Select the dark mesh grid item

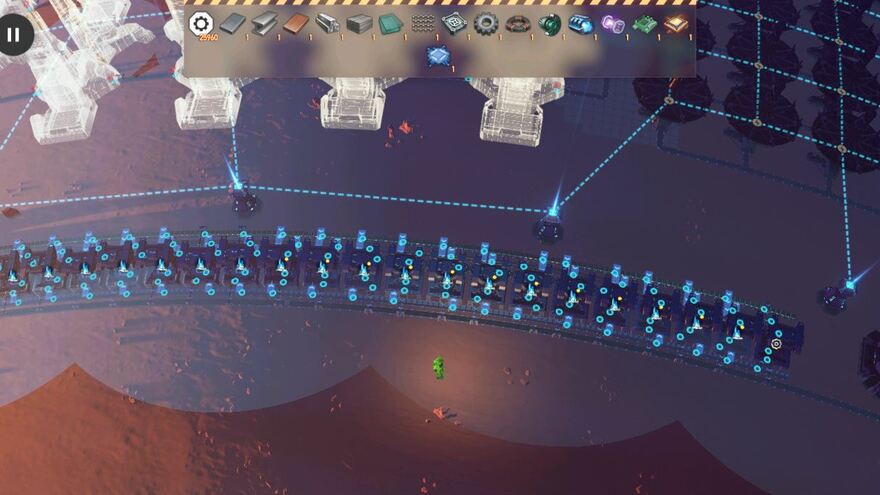click(x=423, y=23)
